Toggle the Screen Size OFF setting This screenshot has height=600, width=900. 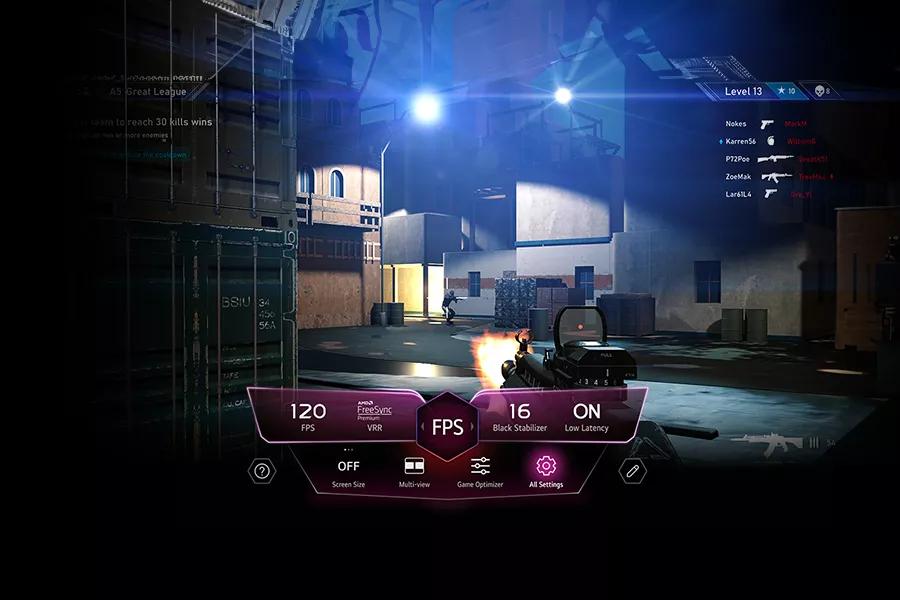(348, 471)
